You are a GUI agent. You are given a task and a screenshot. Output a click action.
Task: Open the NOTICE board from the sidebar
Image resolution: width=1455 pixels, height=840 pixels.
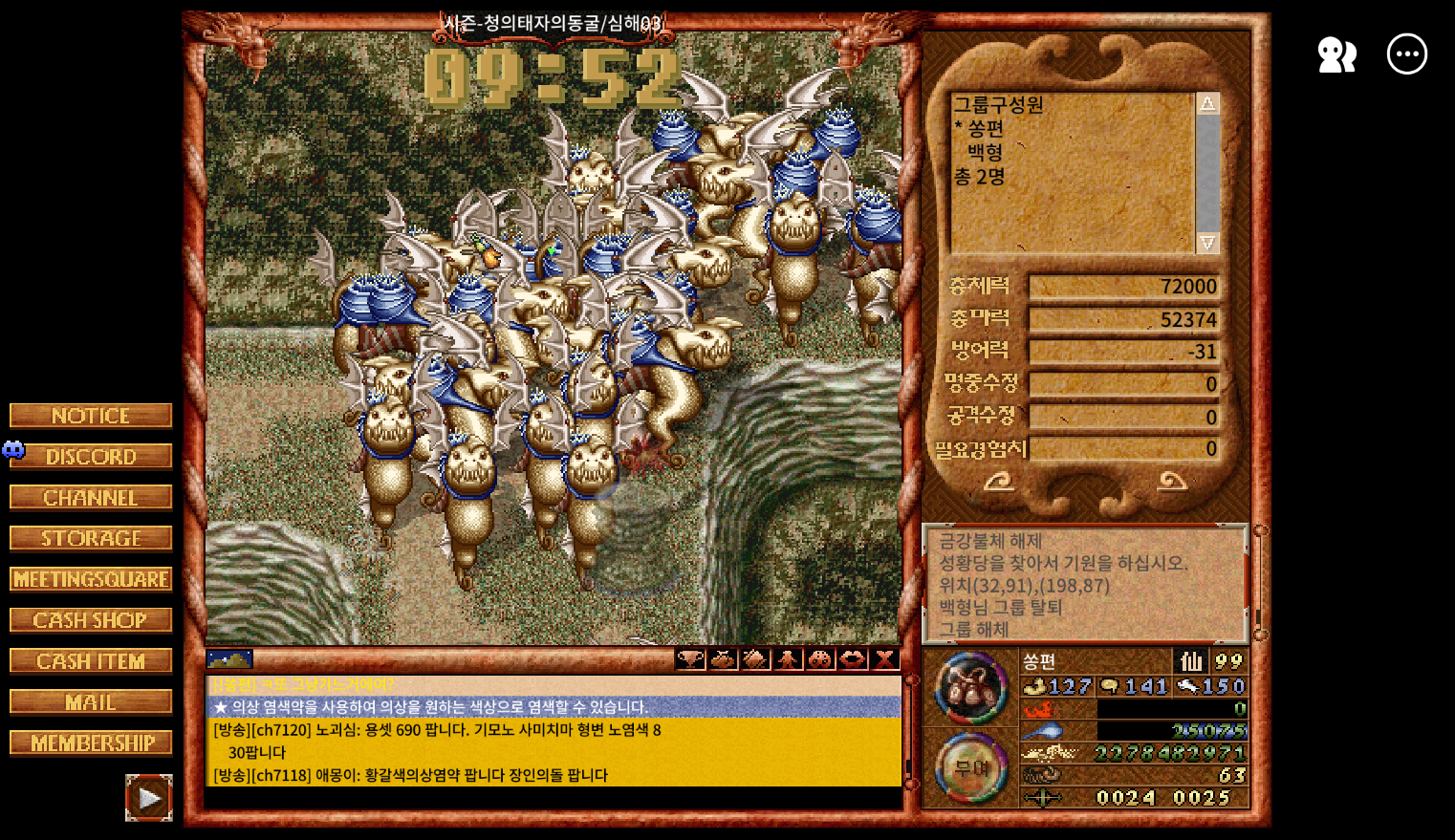click(x=90, y=415)
